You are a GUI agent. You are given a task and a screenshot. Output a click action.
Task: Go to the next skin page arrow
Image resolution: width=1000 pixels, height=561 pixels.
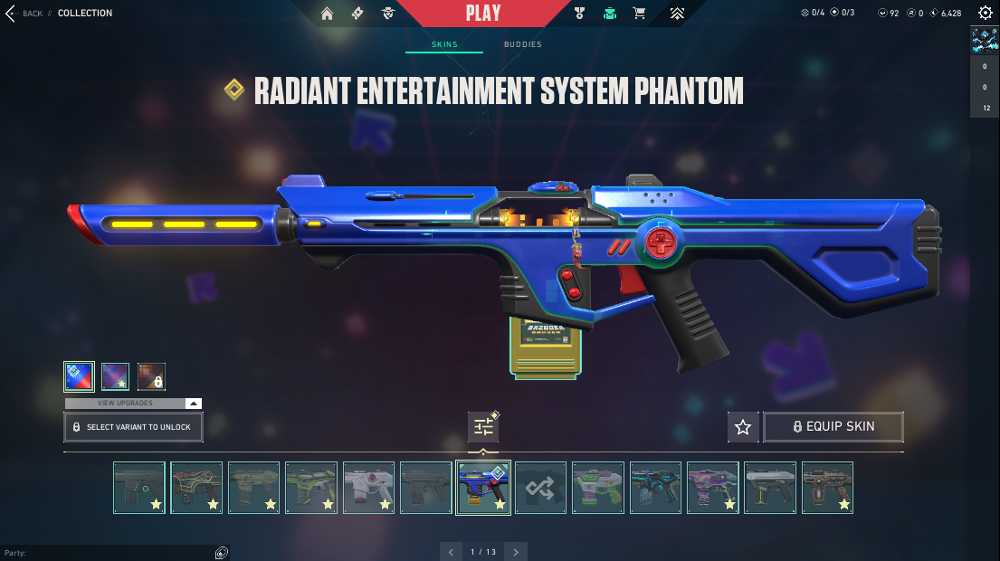(x=515, y=552)
